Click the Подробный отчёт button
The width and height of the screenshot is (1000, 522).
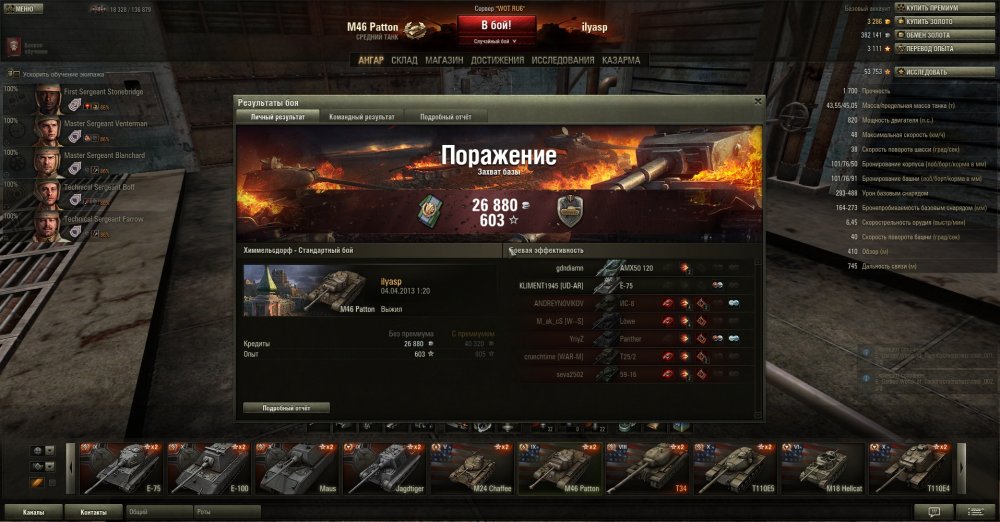(285, 408)
